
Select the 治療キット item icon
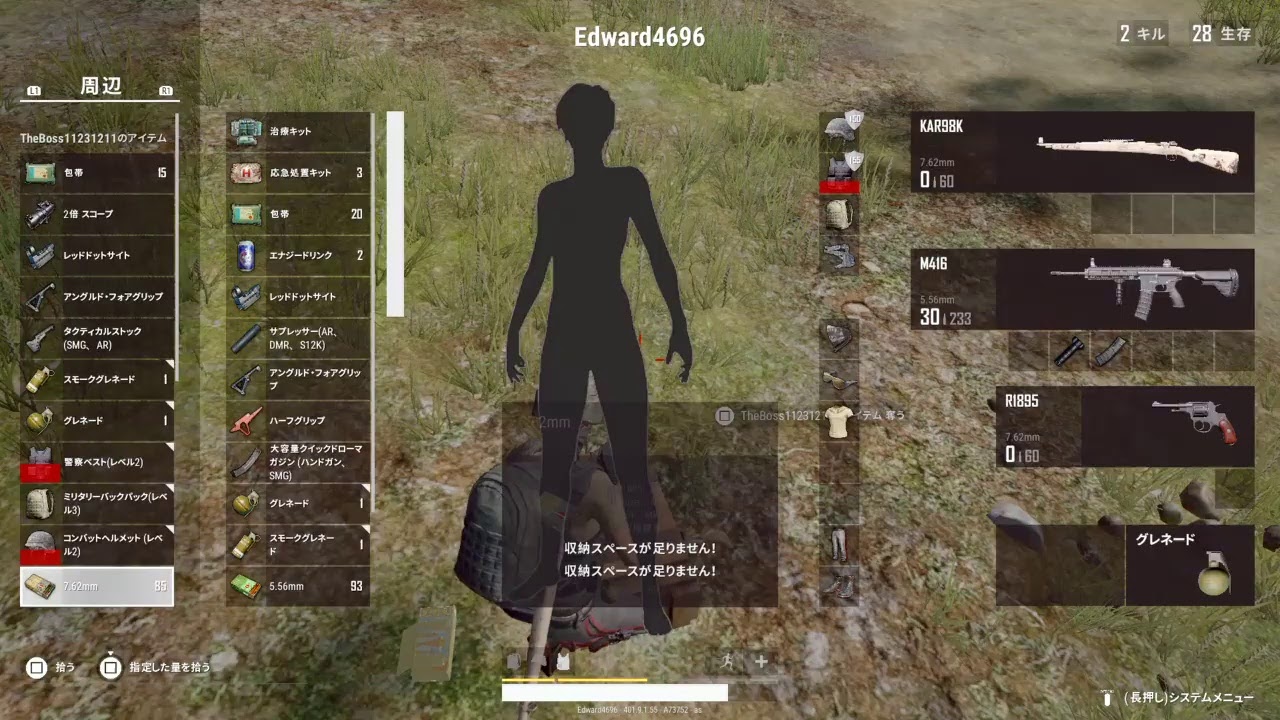(243, 132)
